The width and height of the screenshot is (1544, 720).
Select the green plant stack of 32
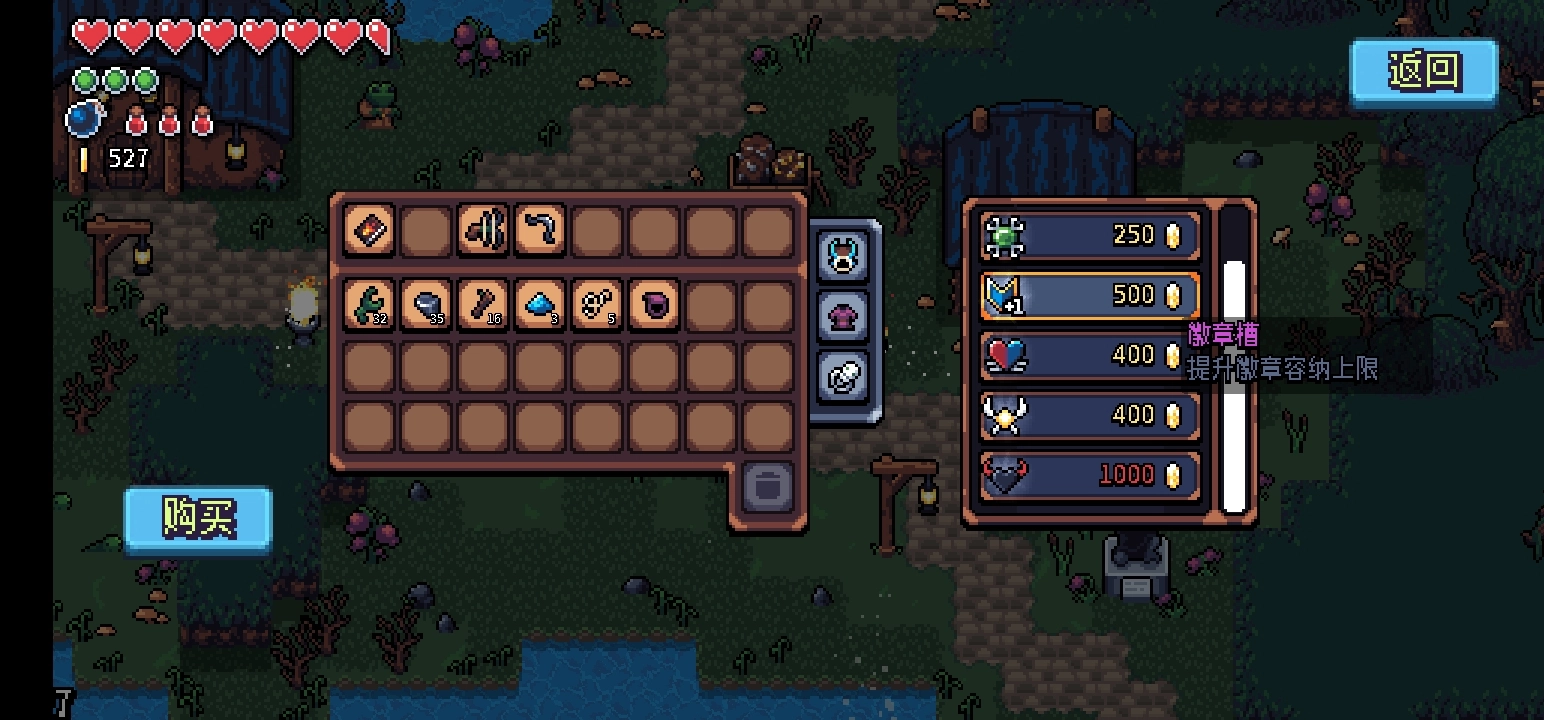click(x=368, y=305)
